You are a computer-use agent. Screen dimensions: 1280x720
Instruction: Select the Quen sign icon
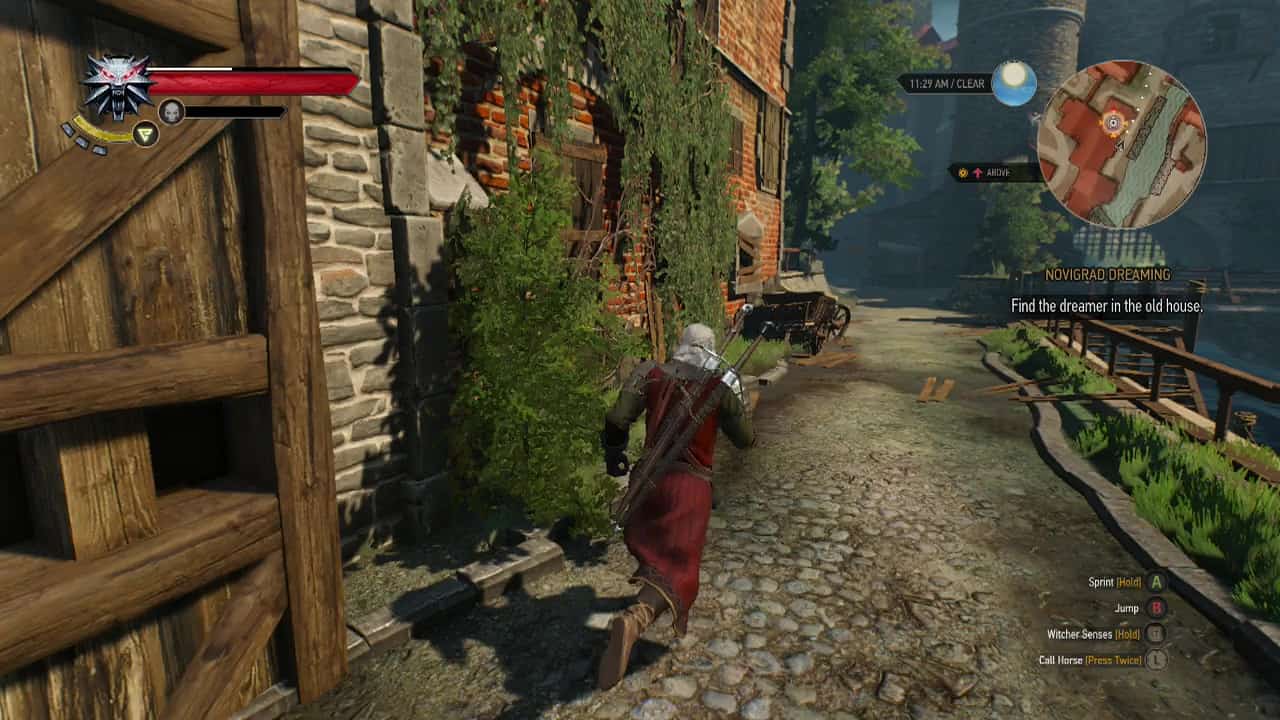point(144,135)
